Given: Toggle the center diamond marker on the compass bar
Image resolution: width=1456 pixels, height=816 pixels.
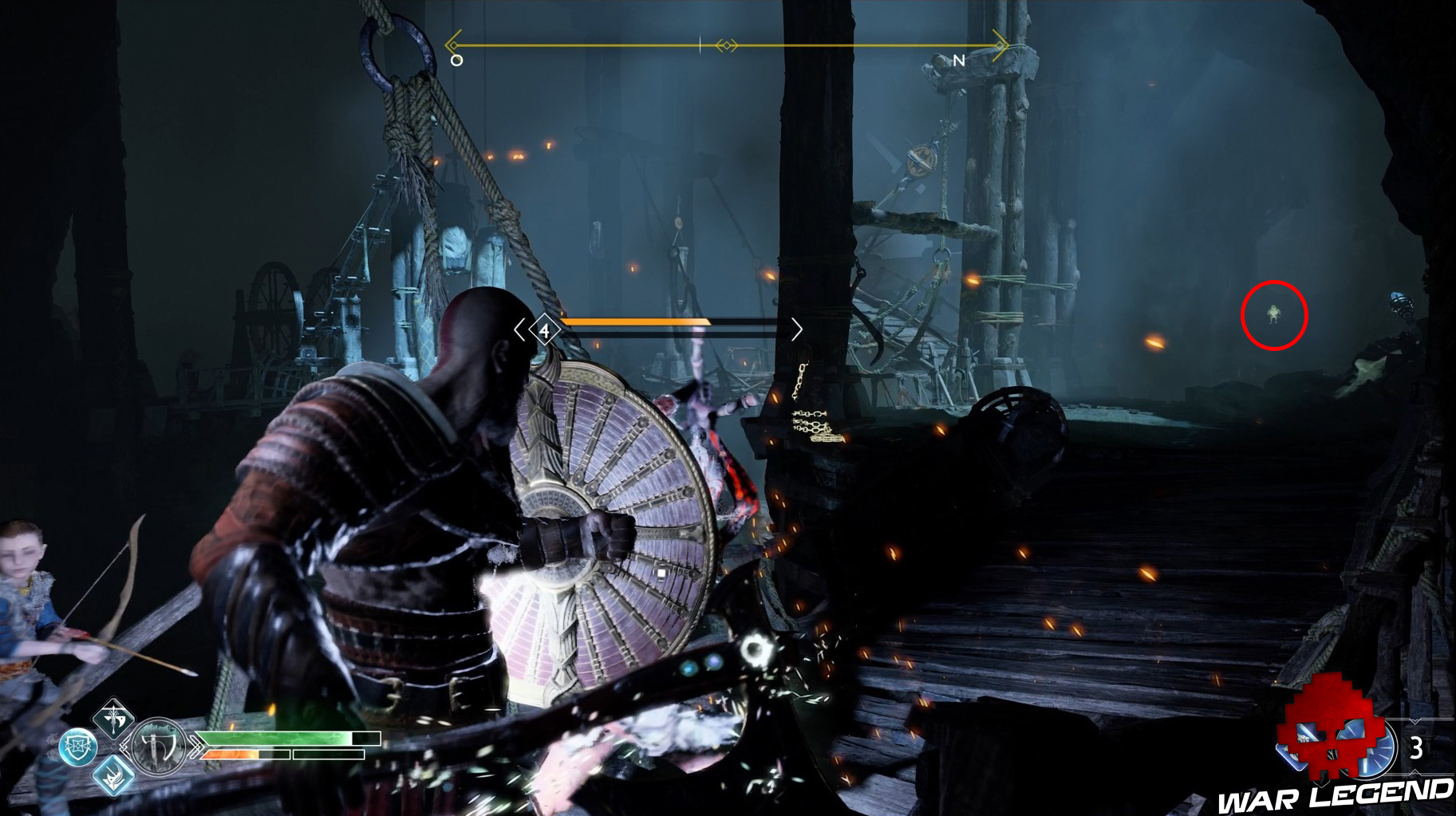Looking at the screenshot, I should 728,45.
